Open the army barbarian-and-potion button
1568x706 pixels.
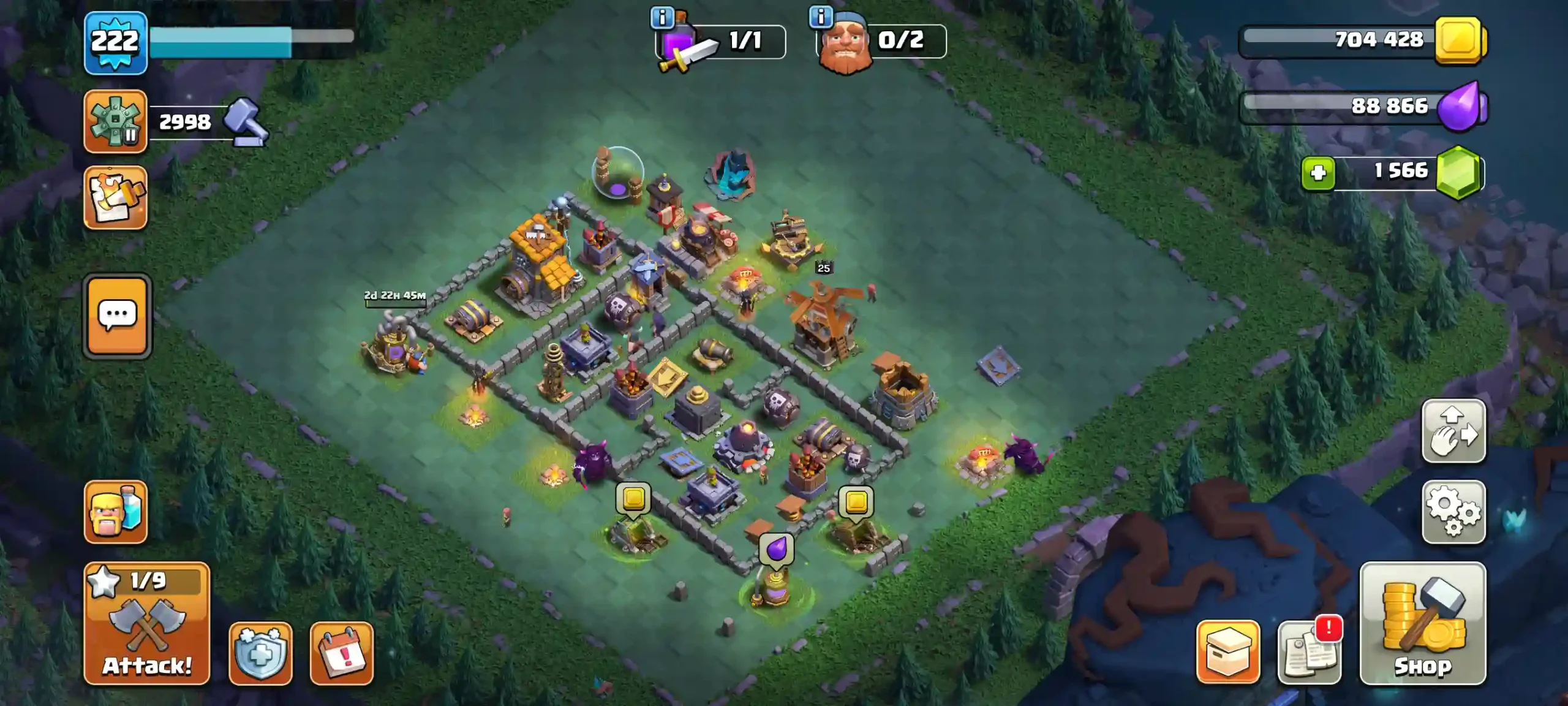tap(116, 512)
